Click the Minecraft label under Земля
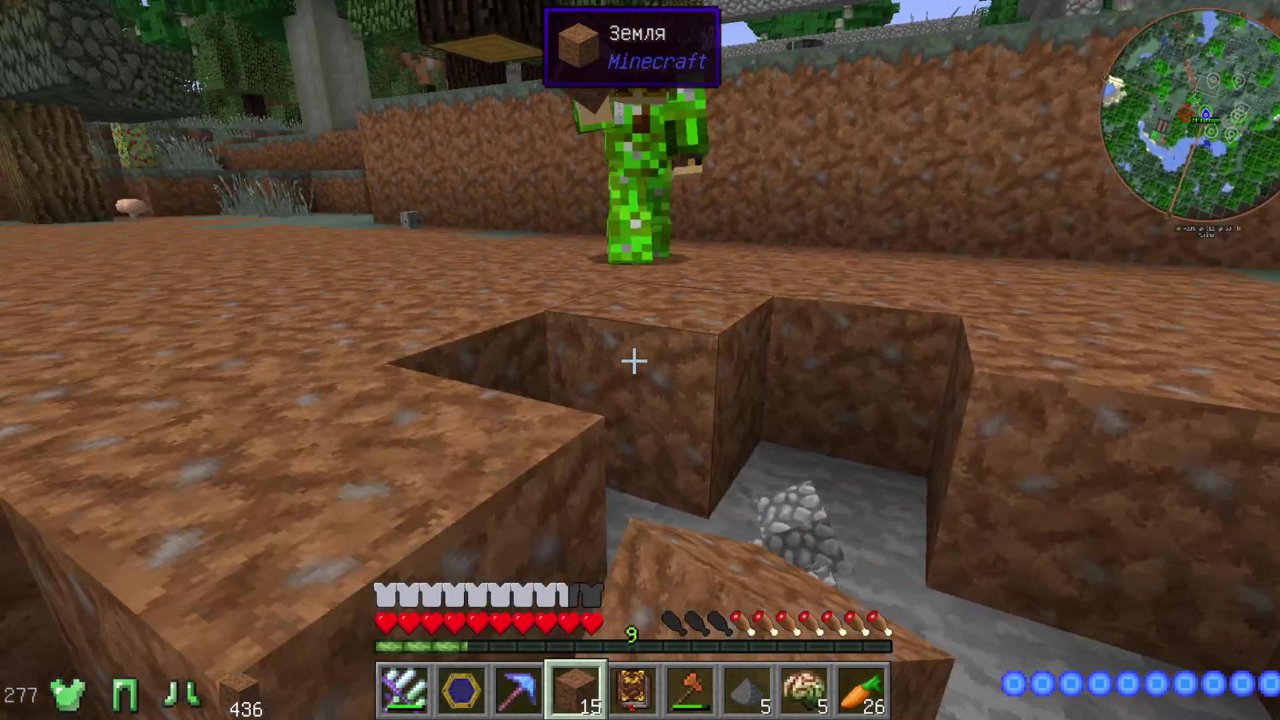Image resolution: width=1280 pixels, height=720 pixels. click(657, 62)
